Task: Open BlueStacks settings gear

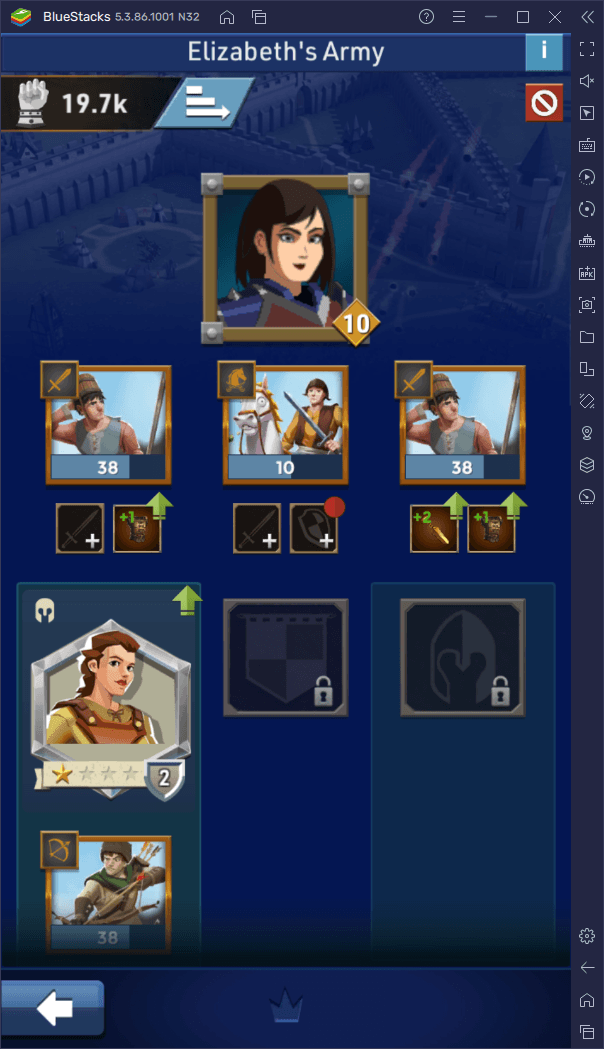Action: [587, 936]
